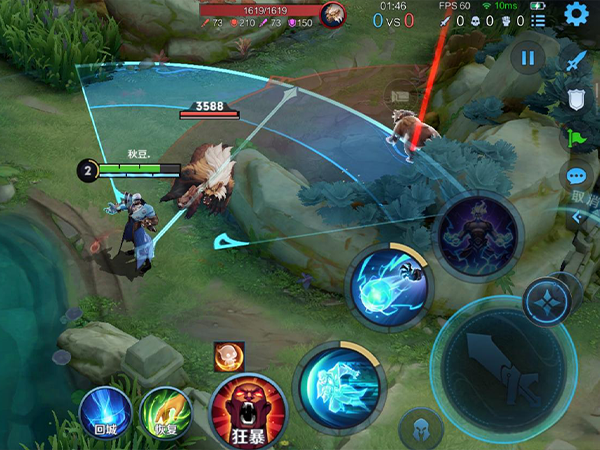Tap the green flag rally signal icon
This screenshot has height=450, width=600.
coord(576,139)
